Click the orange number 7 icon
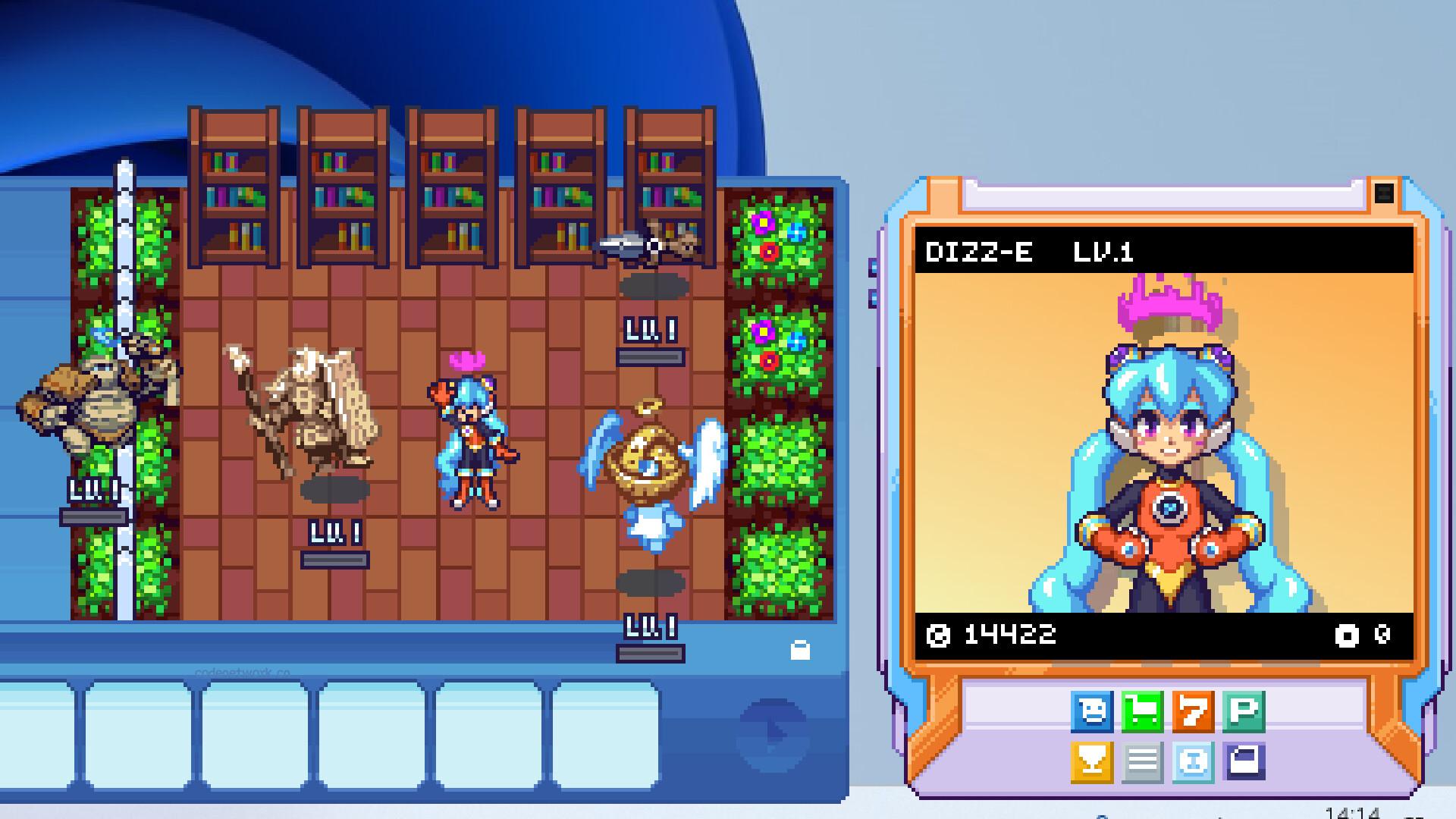 click(1193, 711)
